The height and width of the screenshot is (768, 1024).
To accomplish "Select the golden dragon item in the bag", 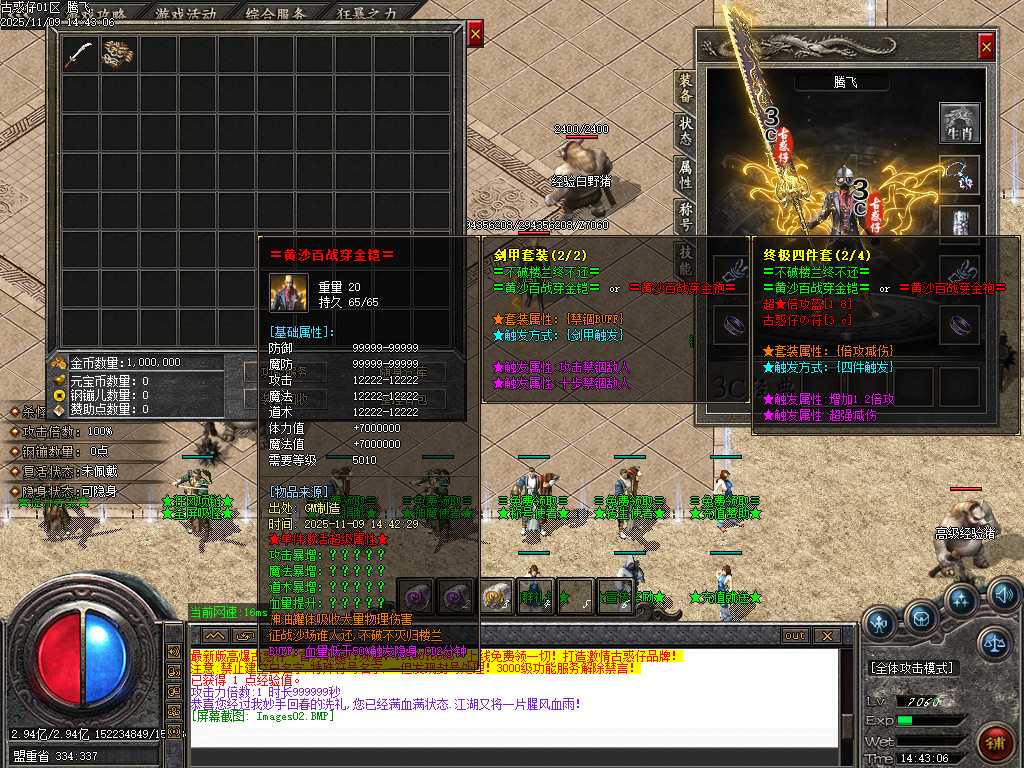I will coord(120,54).
